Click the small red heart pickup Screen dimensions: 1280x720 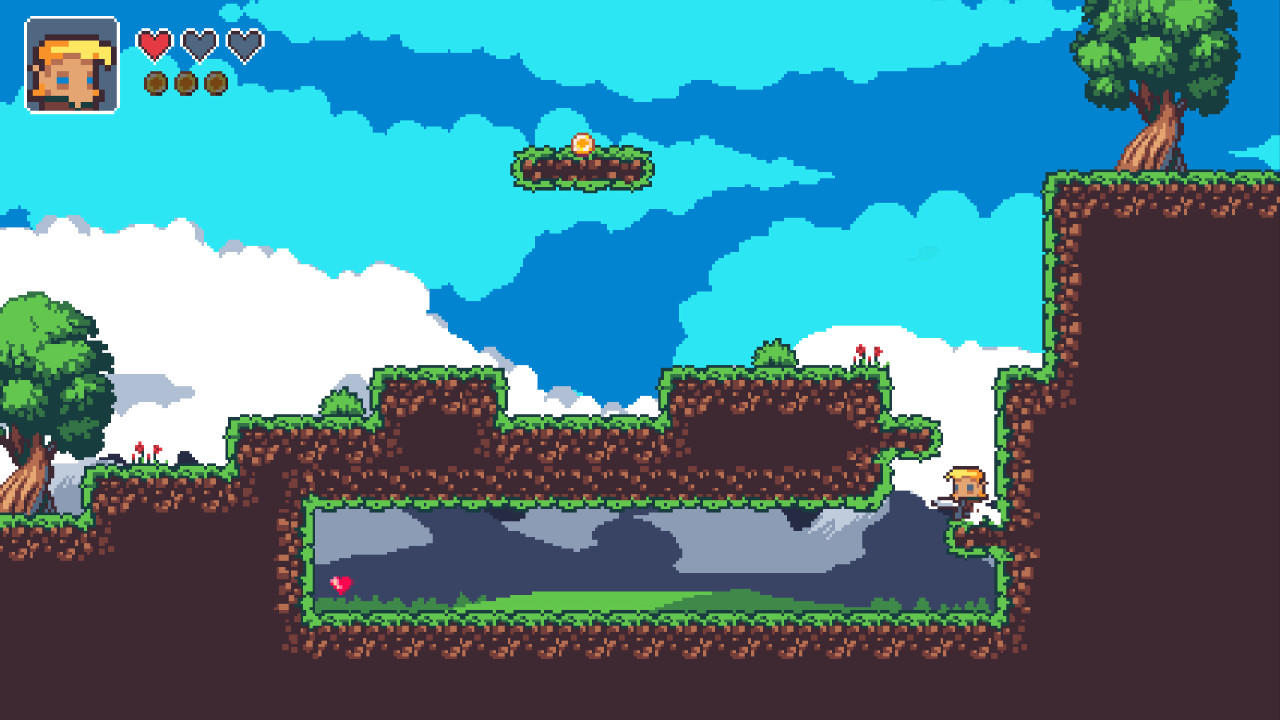(343, 584)
